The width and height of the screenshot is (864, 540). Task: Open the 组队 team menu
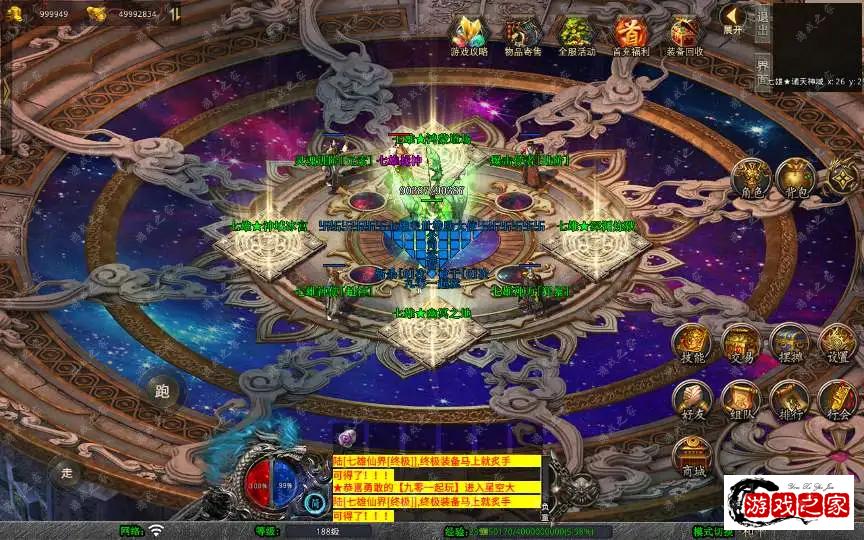pos(740,400)
